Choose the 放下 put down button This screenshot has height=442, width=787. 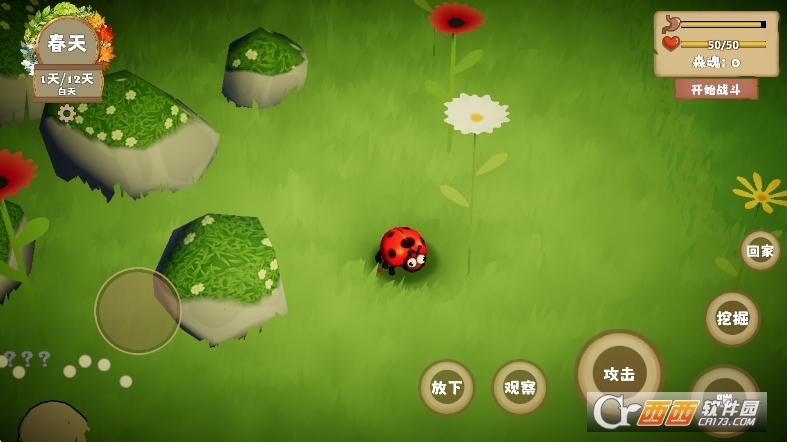[x=446, y=387]
